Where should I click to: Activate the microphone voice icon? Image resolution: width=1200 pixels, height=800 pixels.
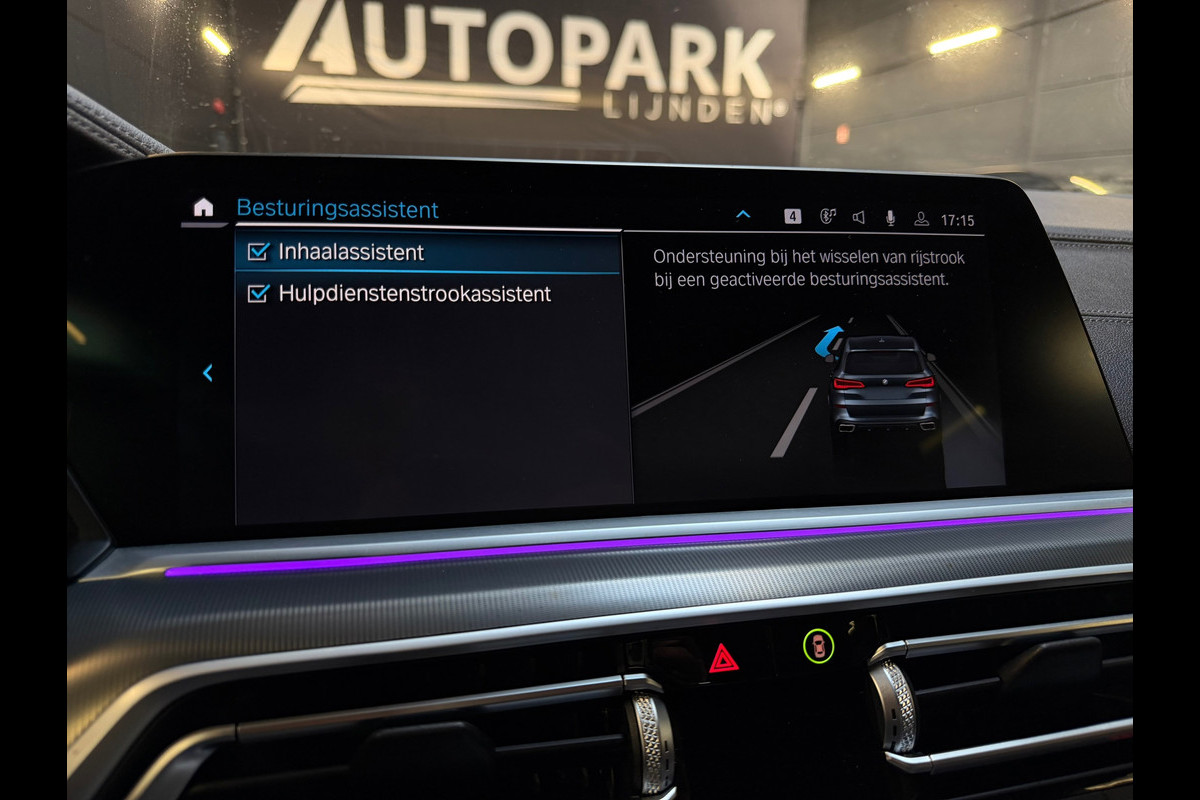coord(890,218)
